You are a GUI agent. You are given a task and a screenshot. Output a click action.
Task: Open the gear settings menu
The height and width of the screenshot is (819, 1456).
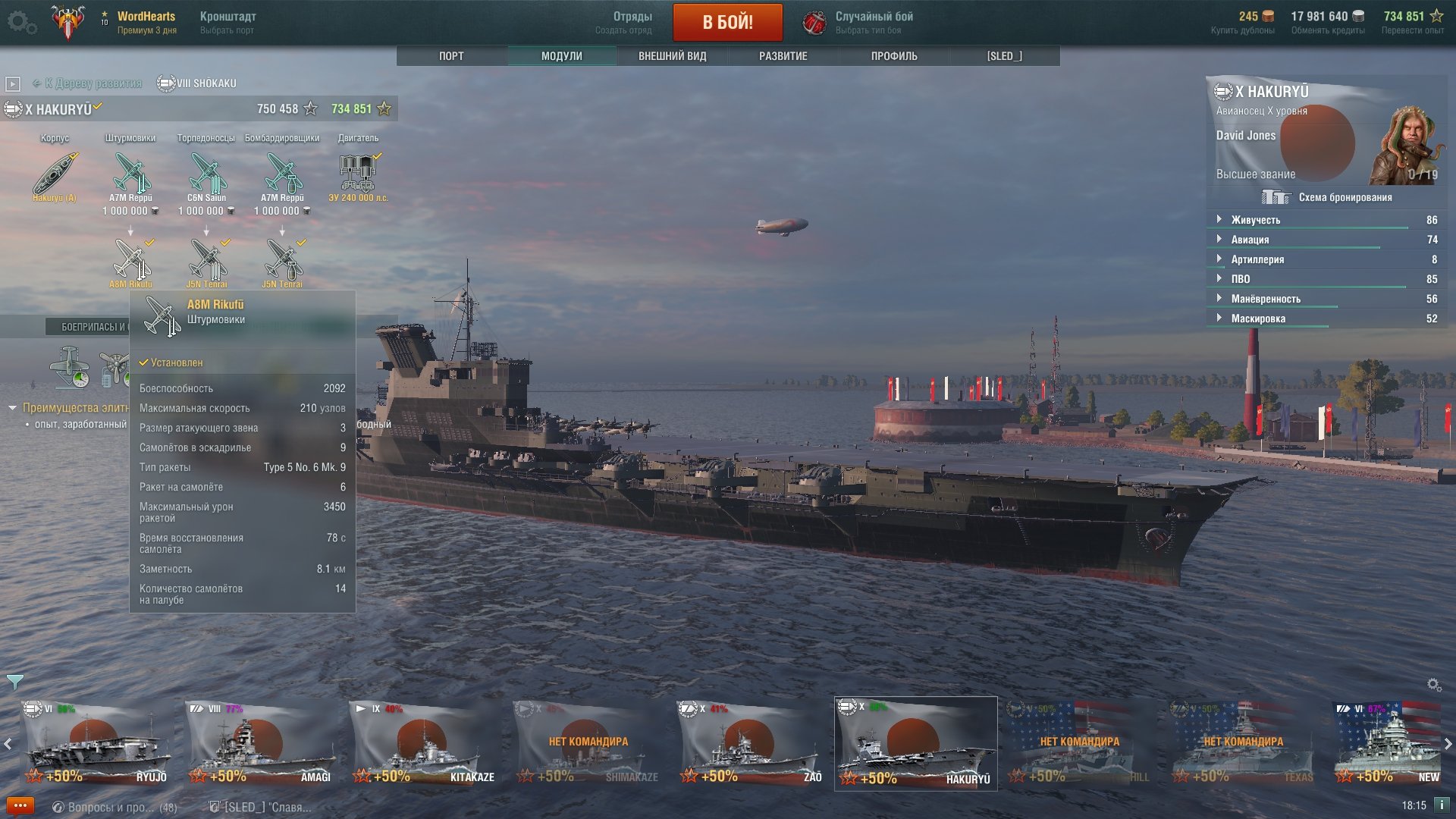point(21,23)
